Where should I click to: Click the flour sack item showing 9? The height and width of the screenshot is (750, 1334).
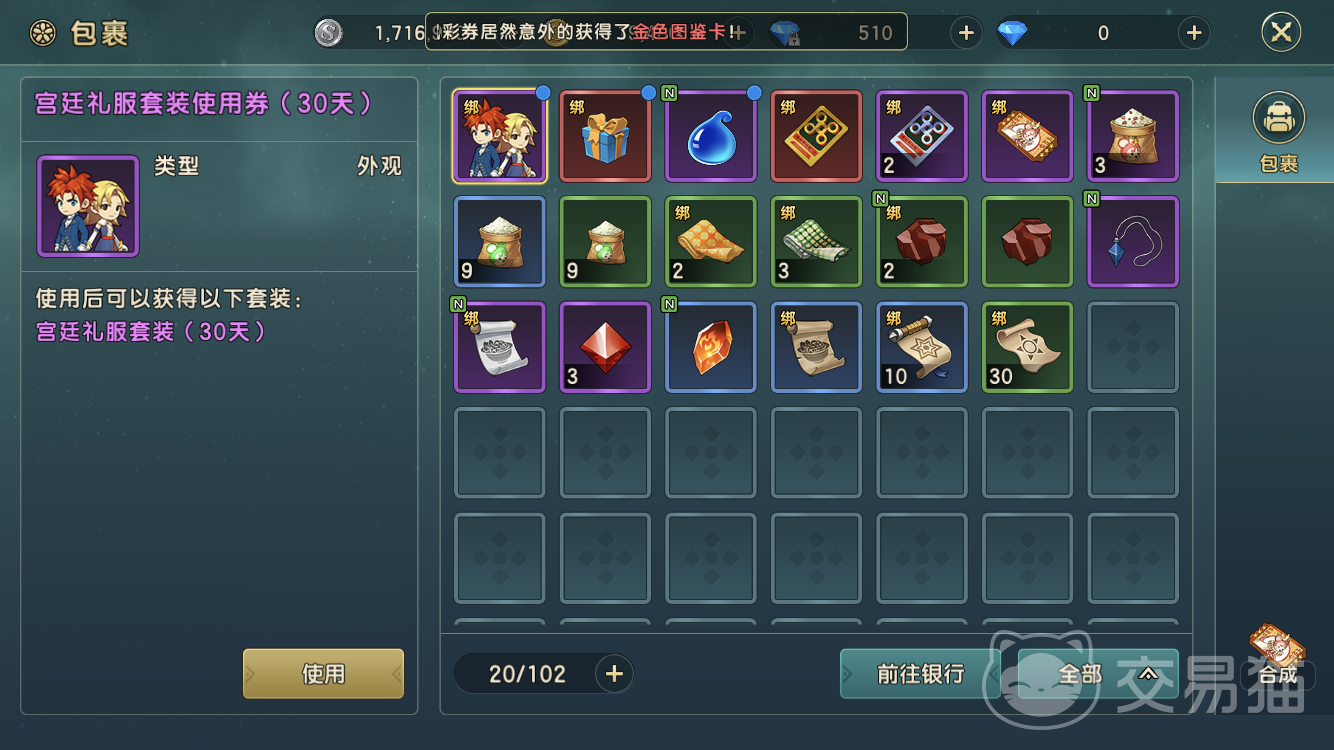499,241
